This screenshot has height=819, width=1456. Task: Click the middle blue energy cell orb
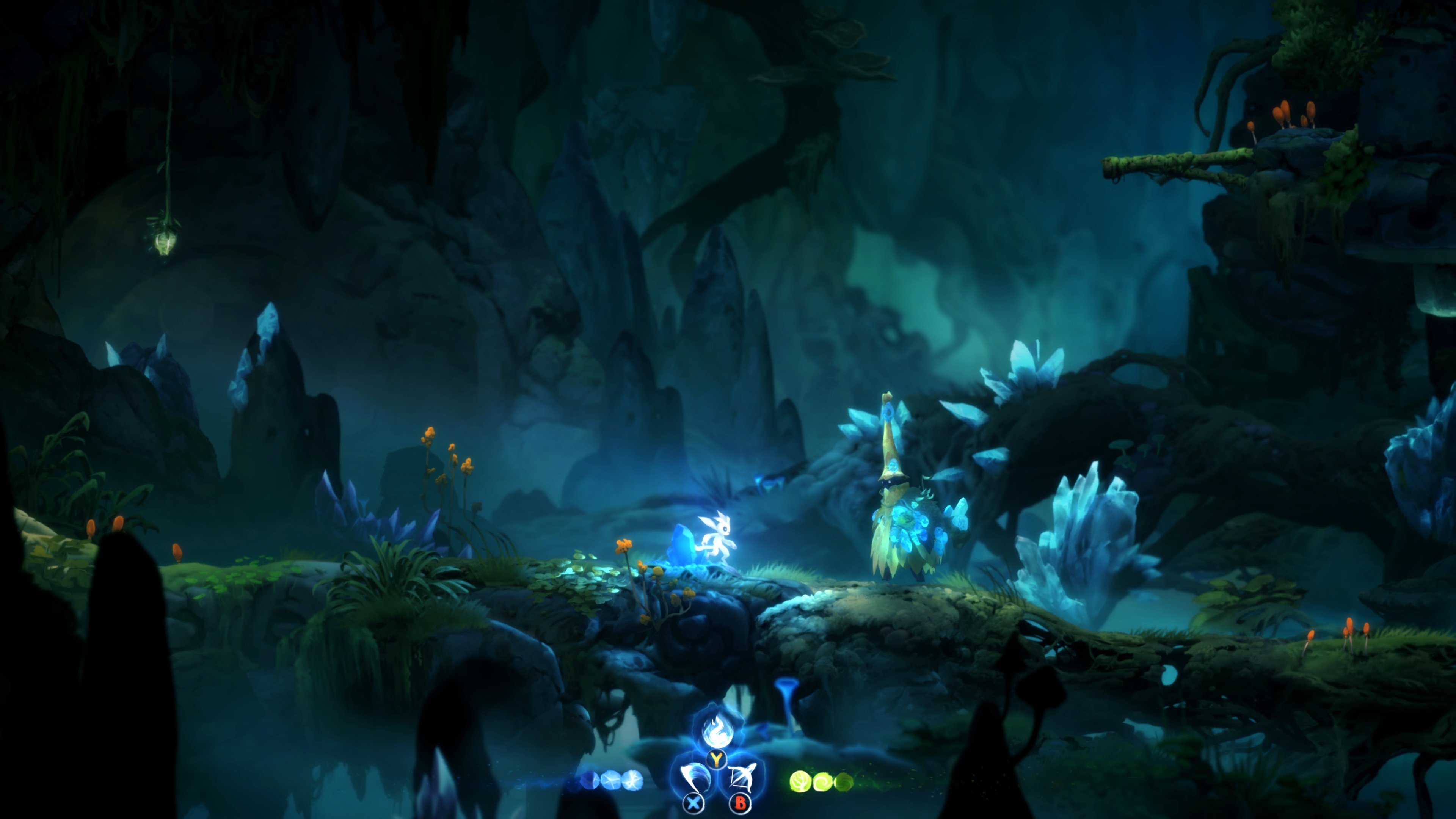coord(612,781)
